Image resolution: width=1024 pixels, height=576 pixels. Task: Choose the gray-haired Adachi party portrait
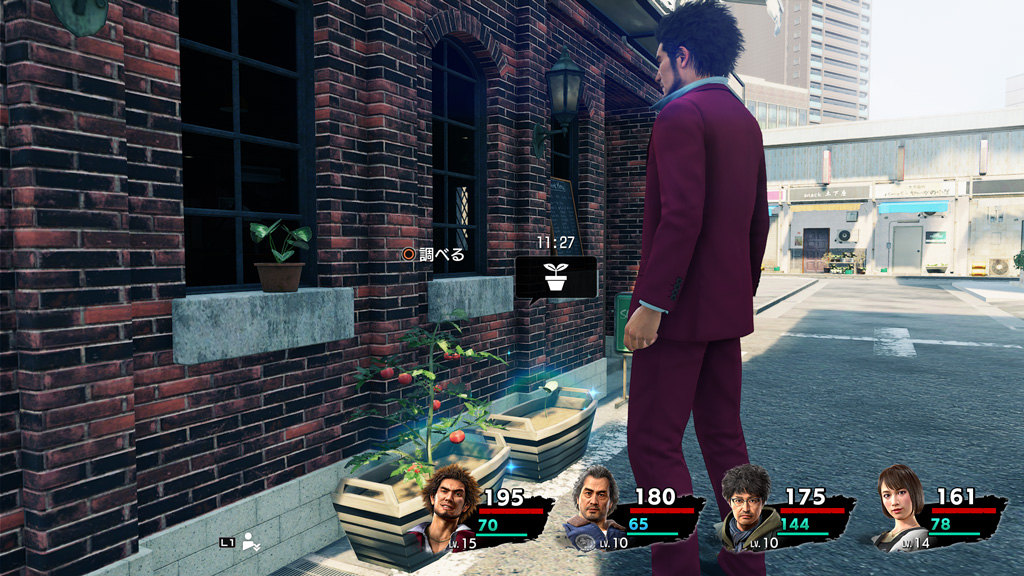coord(598,507)
